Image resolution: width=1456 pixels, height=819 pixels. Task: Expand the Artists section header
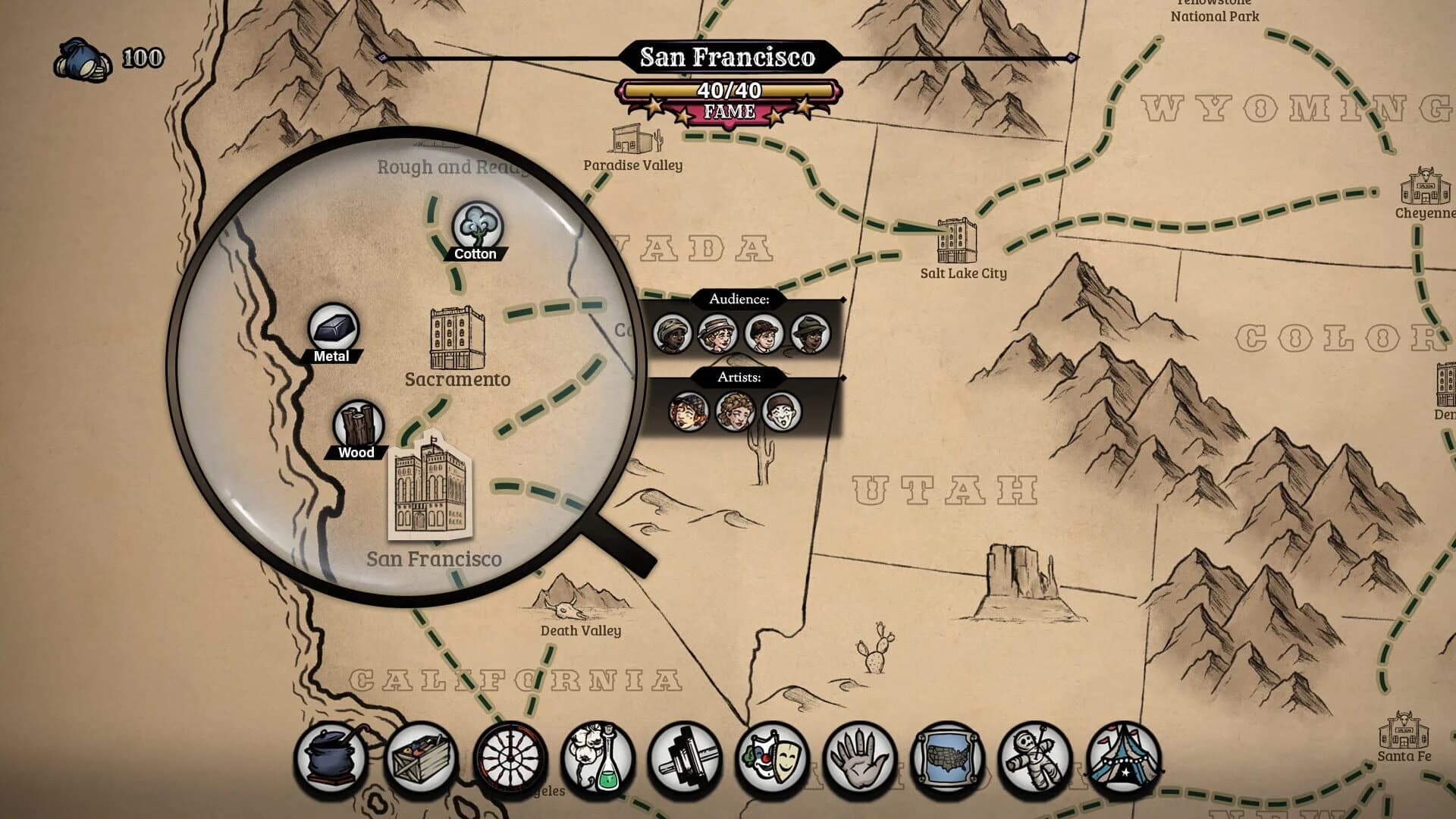pos(739,377)
